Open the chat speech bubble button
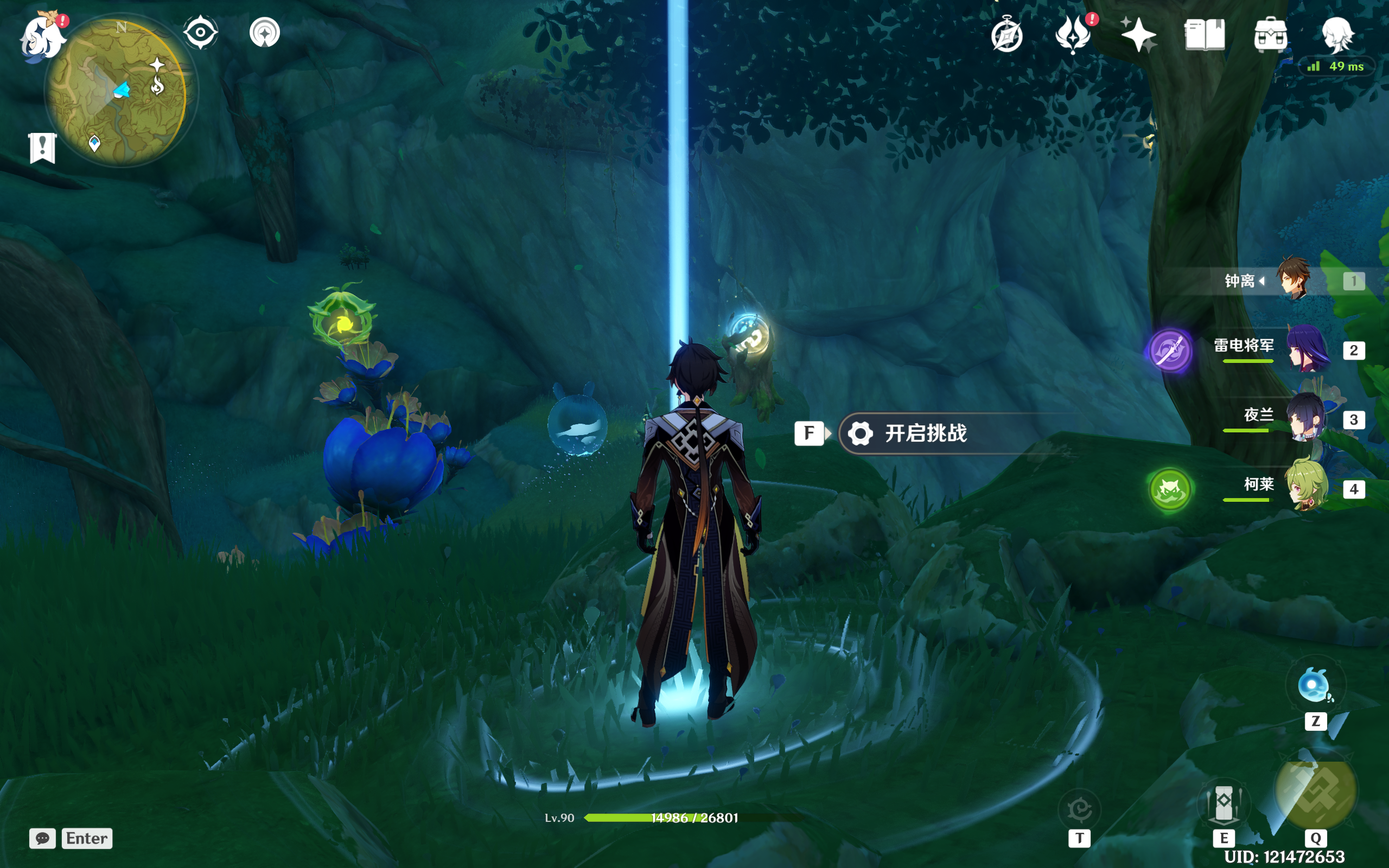The width and height of the screenshot is (1389, 868). tap(42, 838)
